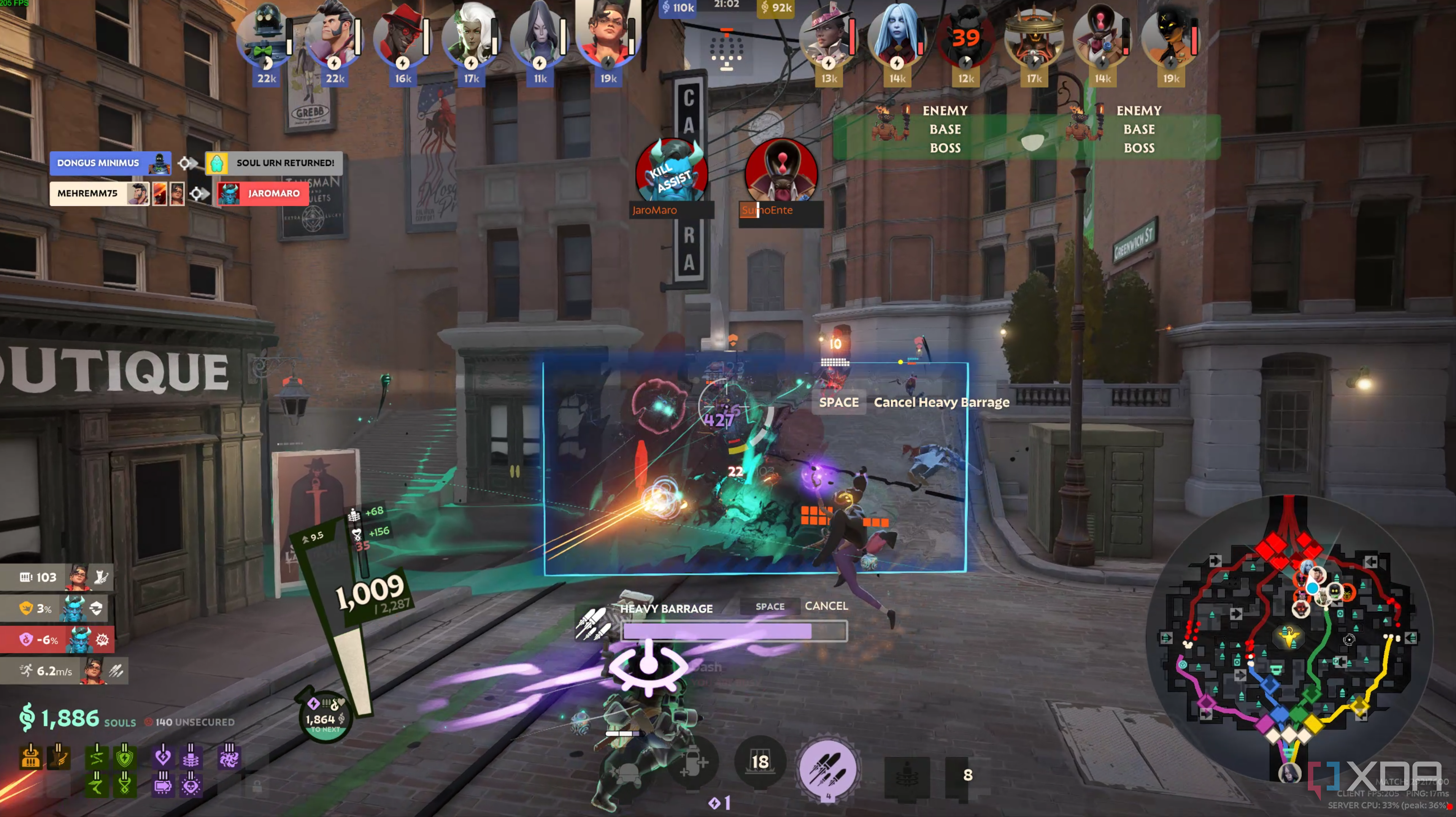The width and height of the screenshot is (1456, 817).
Task: Select the ability showing 18 cooldown
Action: point(760,761)
